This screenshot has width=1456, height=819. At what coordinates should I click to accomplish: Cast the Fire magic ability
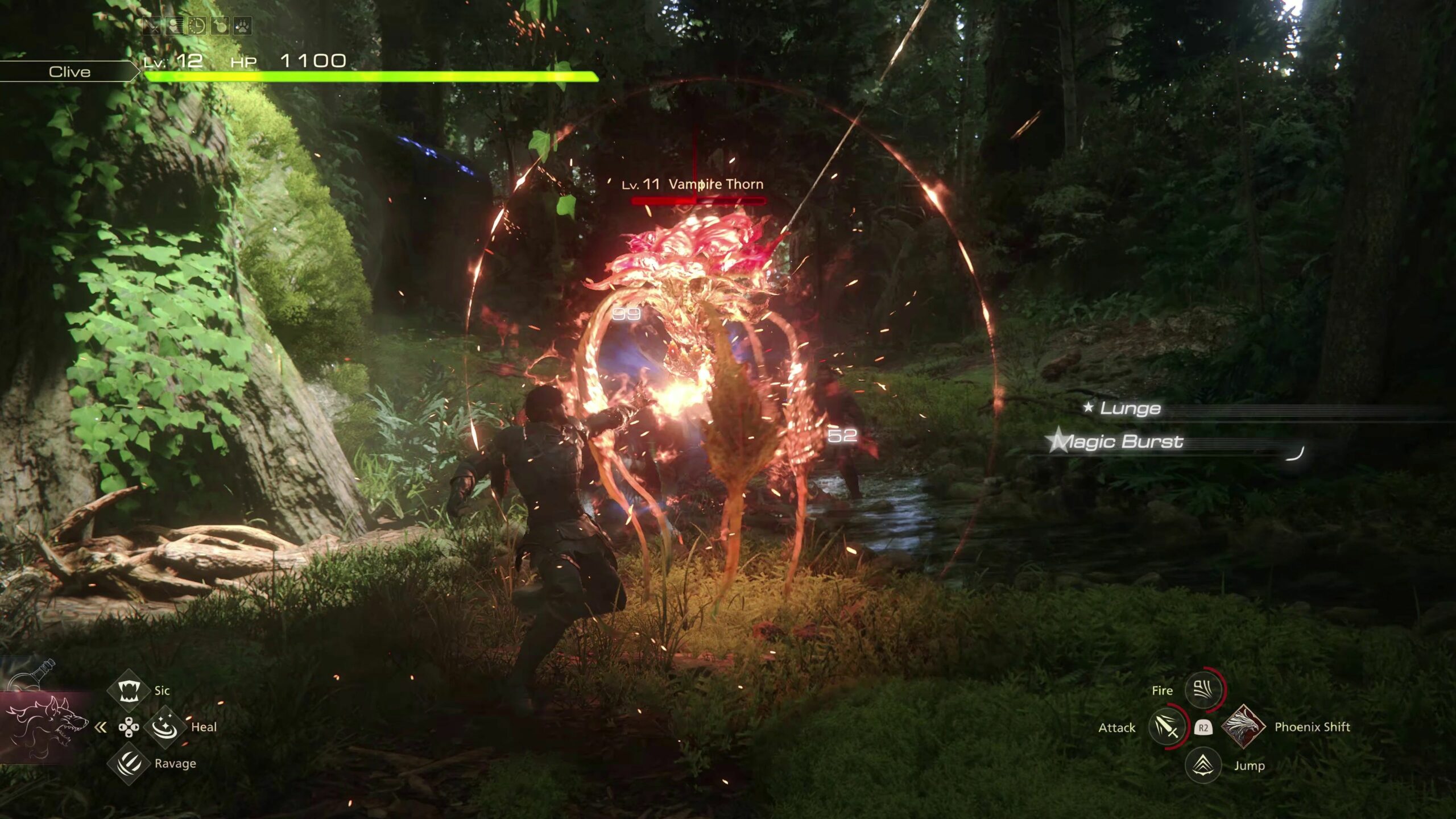pyautogui.click(x=1202, y=690)
